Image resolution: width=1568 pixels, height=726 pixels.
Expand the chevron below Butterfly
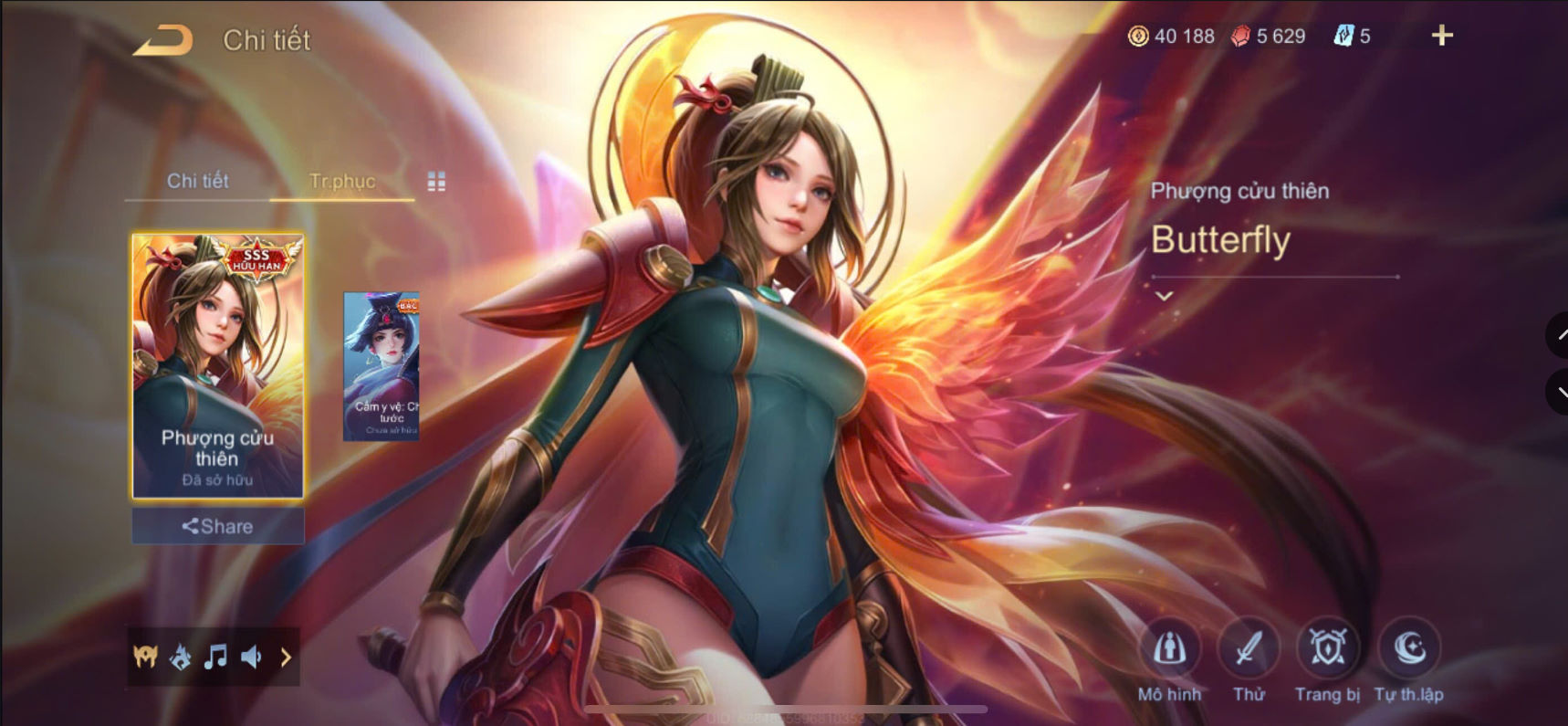point(1165,295)
